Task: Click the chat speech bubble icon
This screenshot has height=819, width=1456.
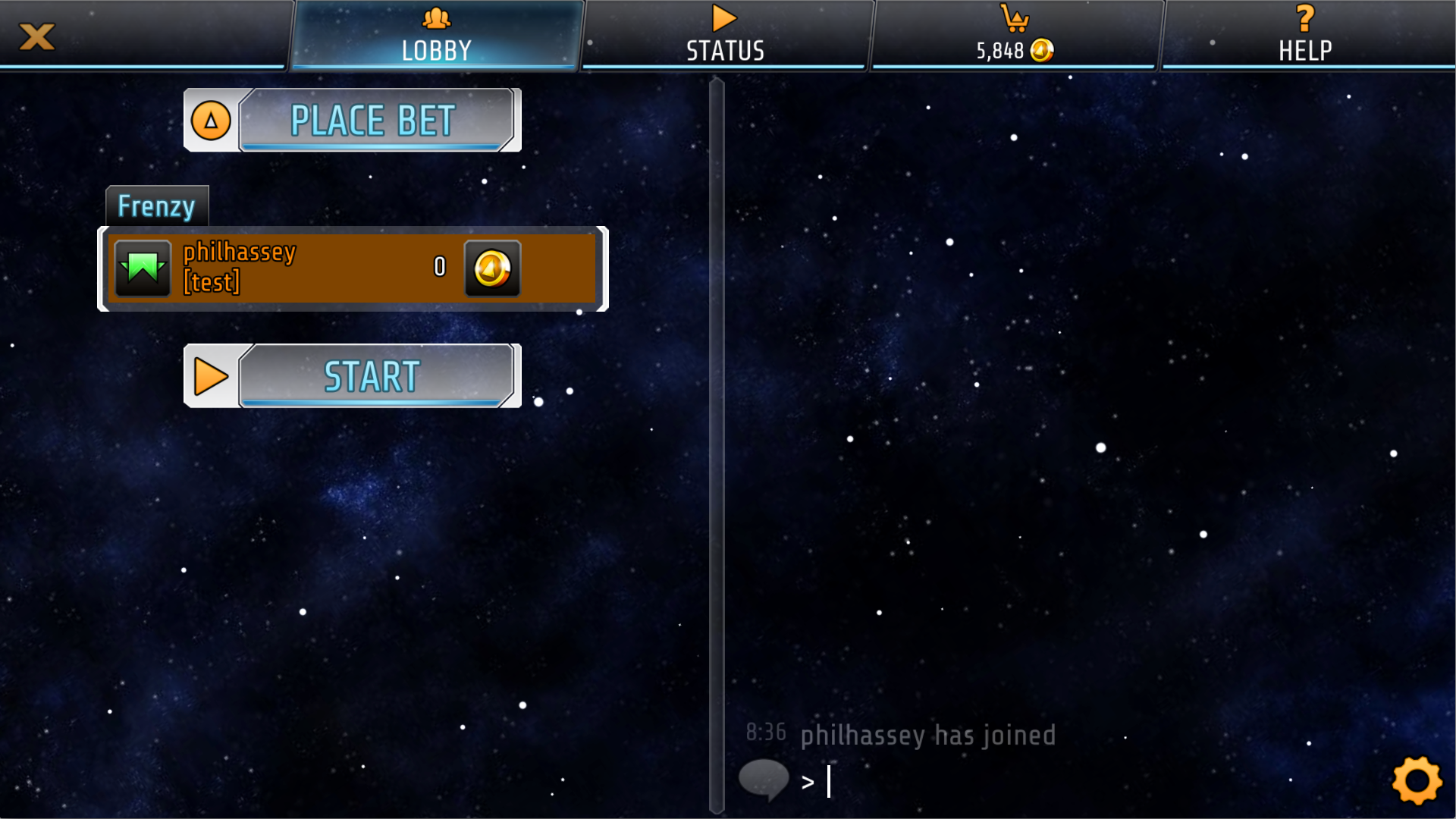Action: (764, 780)
